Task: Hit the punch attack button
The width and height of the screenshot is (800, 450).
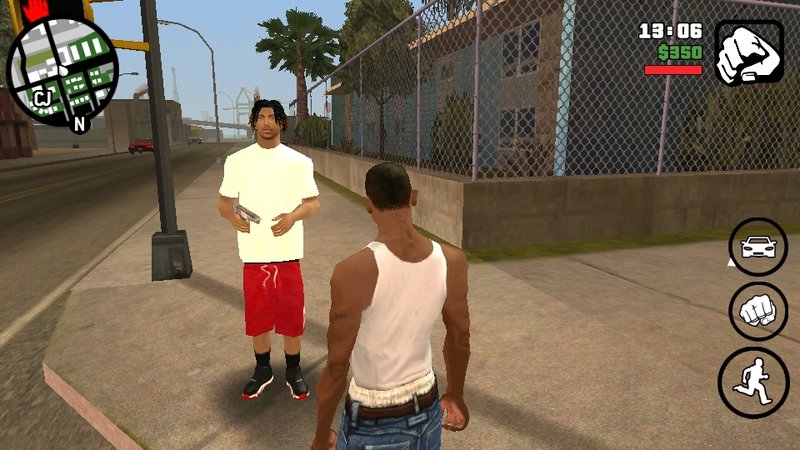Action: pos(757,311)
